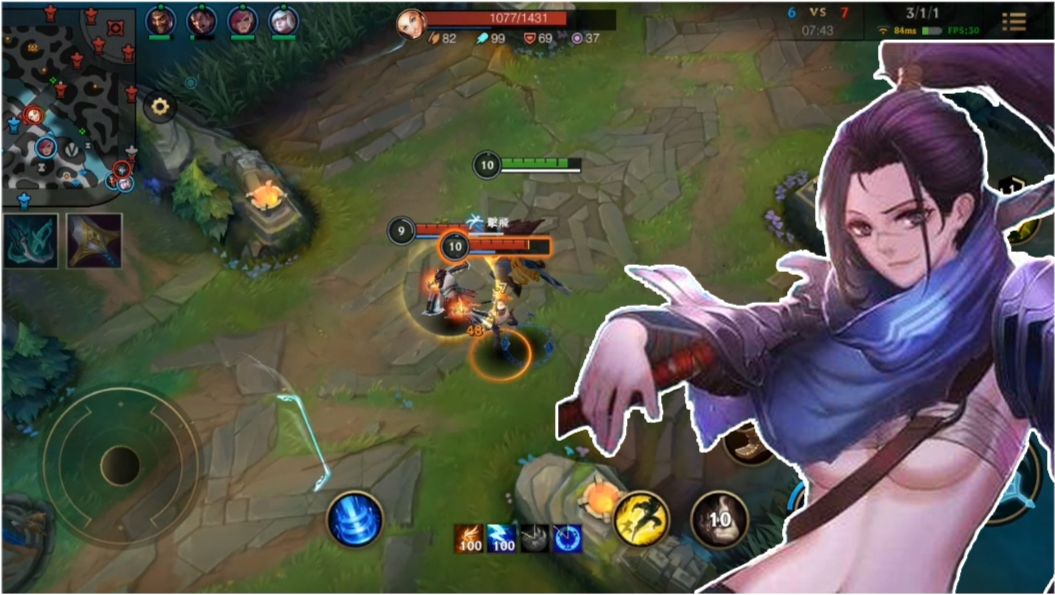
Task: Activate the golden blade item slot
Action: (x=94, y=241)
